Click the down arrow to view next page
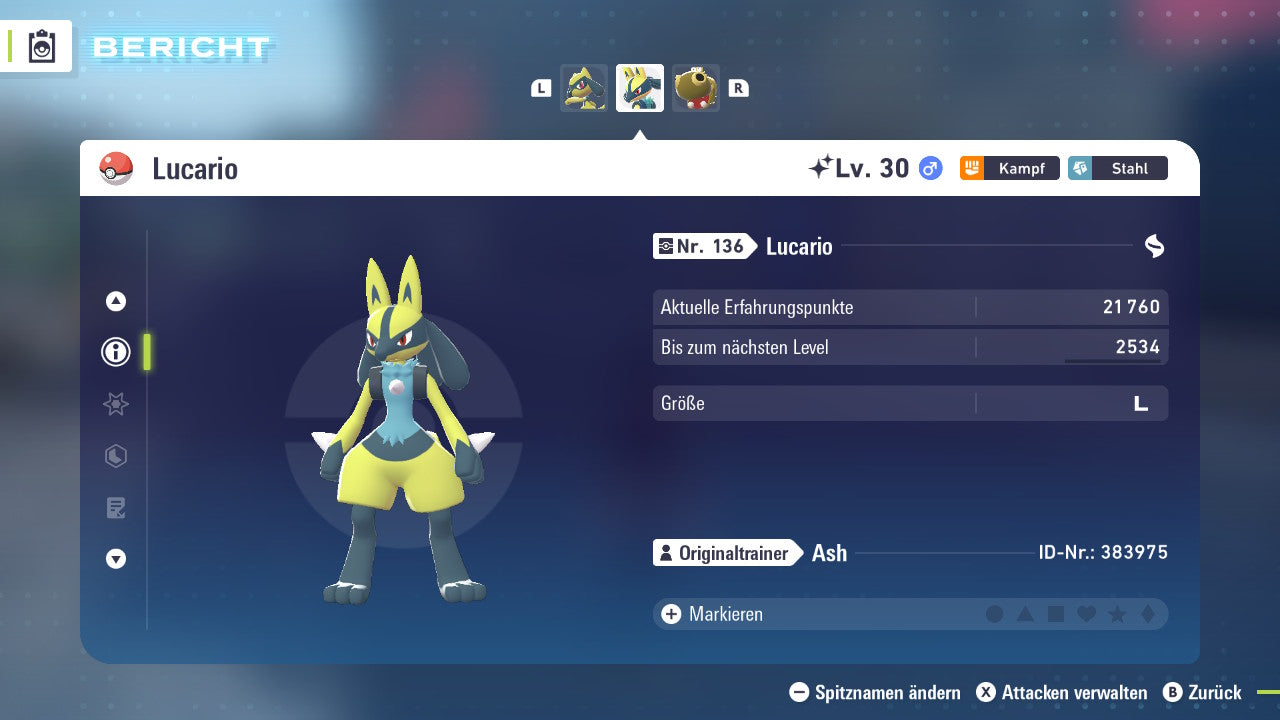Image resolution: width=1280 pixels, height=720 pixels. pos(115,559)
